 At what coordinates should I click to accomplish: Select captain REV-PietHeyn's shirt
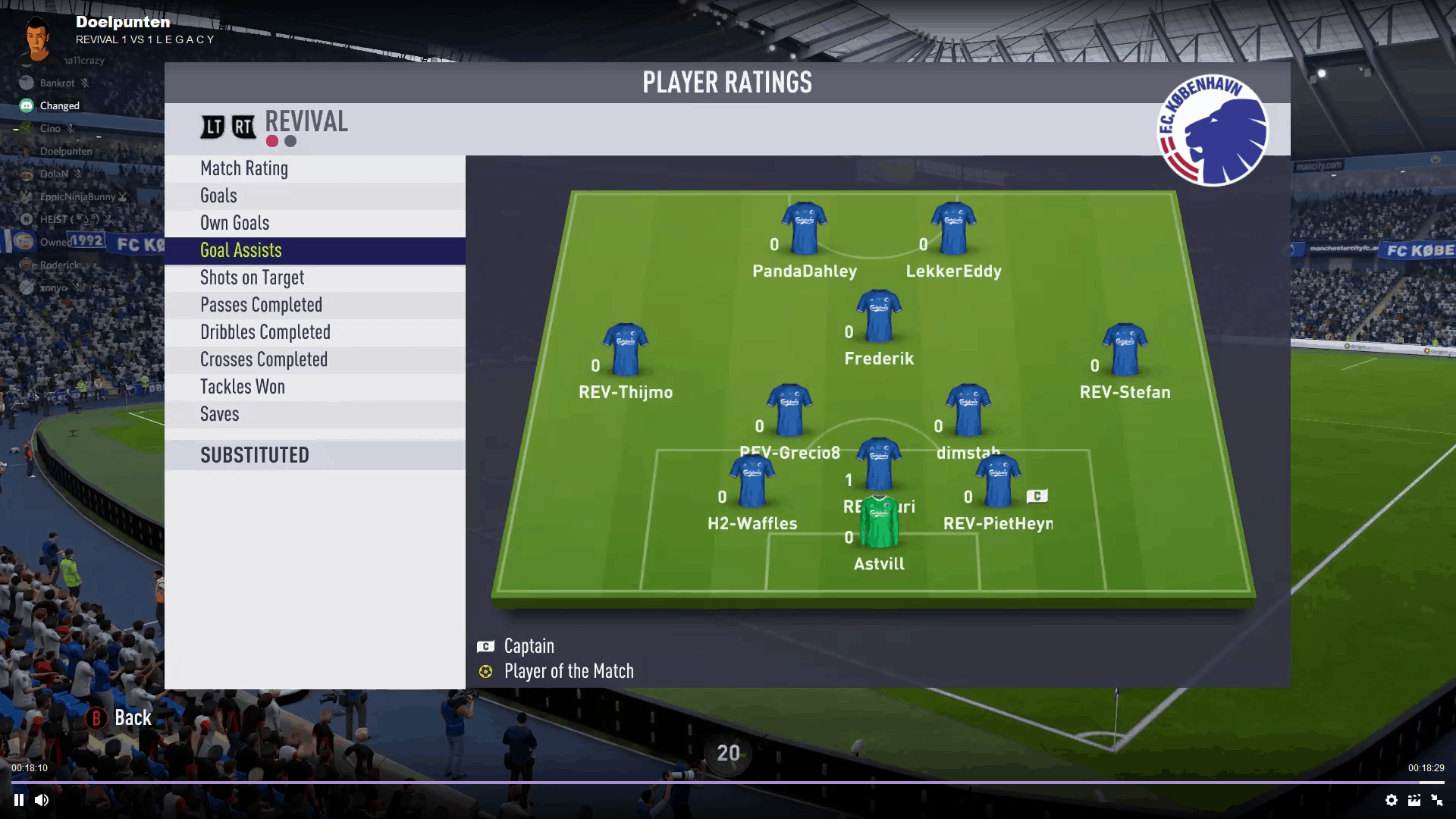[998, 481]
